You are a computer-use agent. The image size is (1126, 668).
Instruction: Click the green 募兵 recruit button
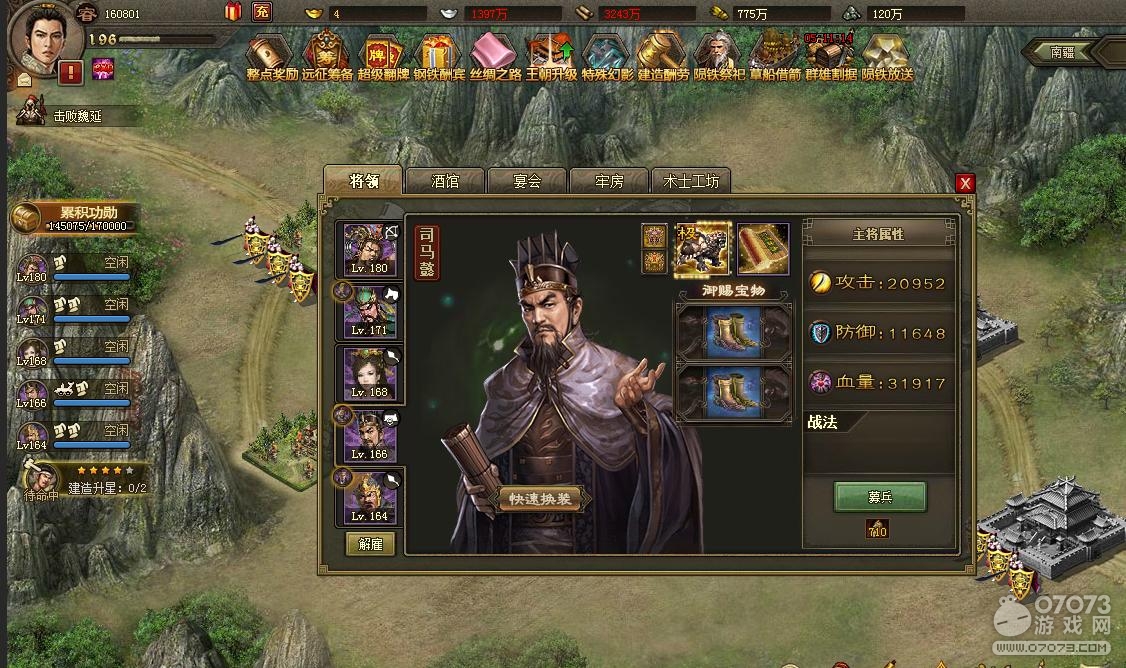[880, 497]
